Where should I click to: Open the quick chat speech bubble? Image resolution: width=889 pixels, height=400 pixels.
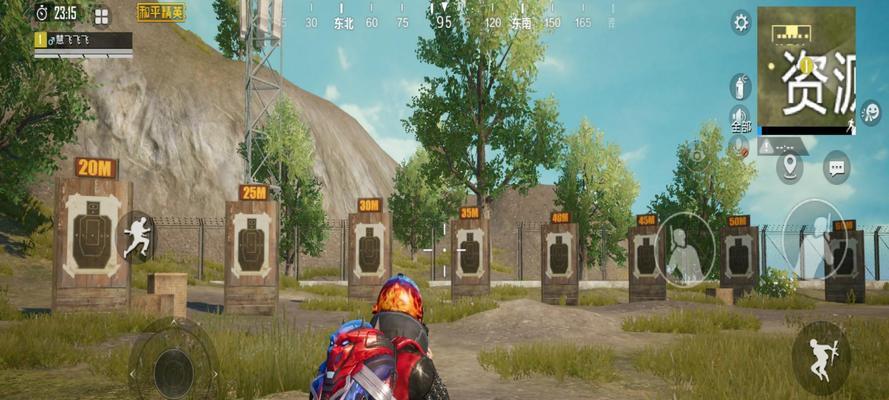pos(836,166)
